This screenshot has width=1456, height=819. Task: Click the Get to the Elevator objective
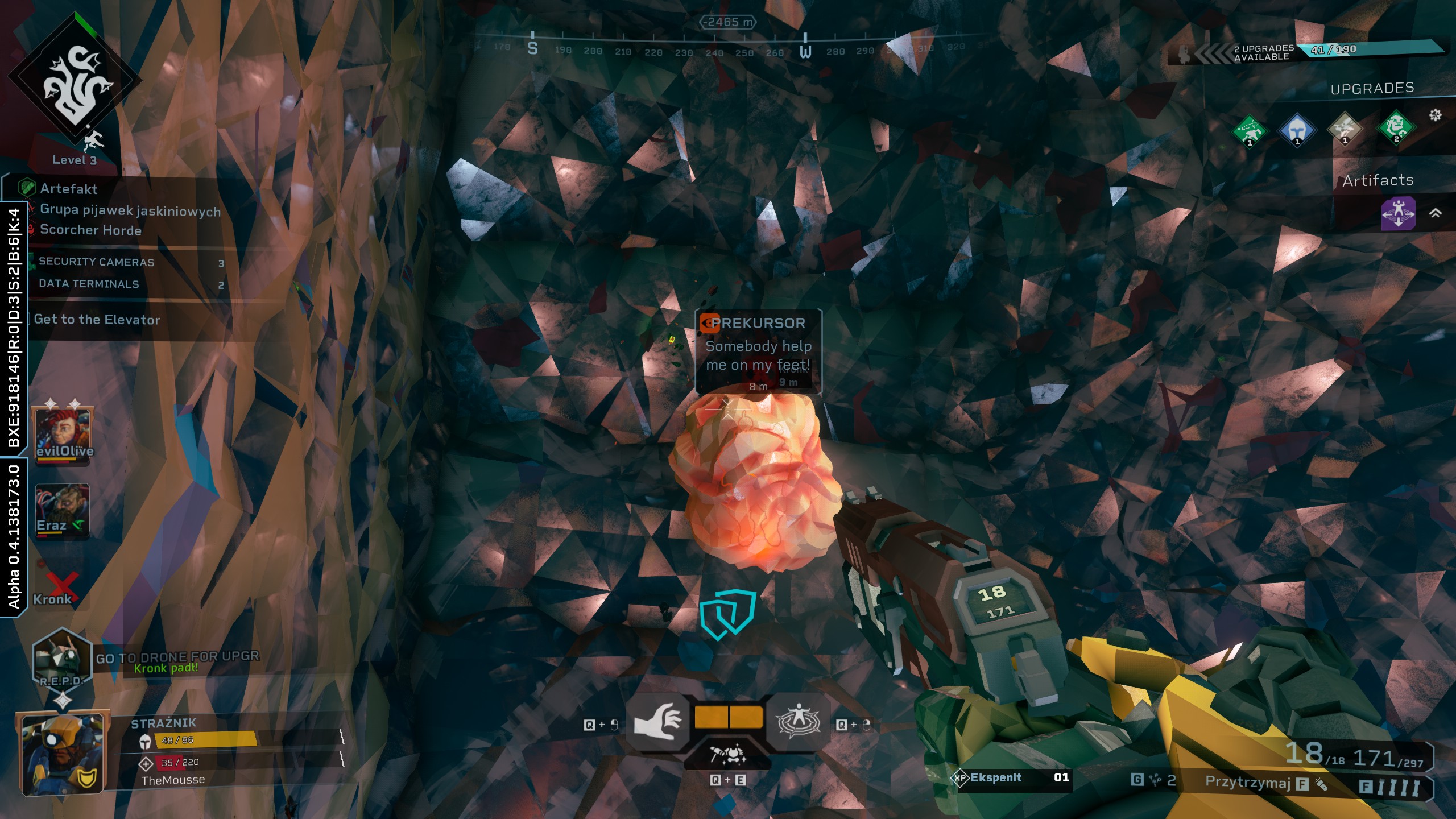97,320
